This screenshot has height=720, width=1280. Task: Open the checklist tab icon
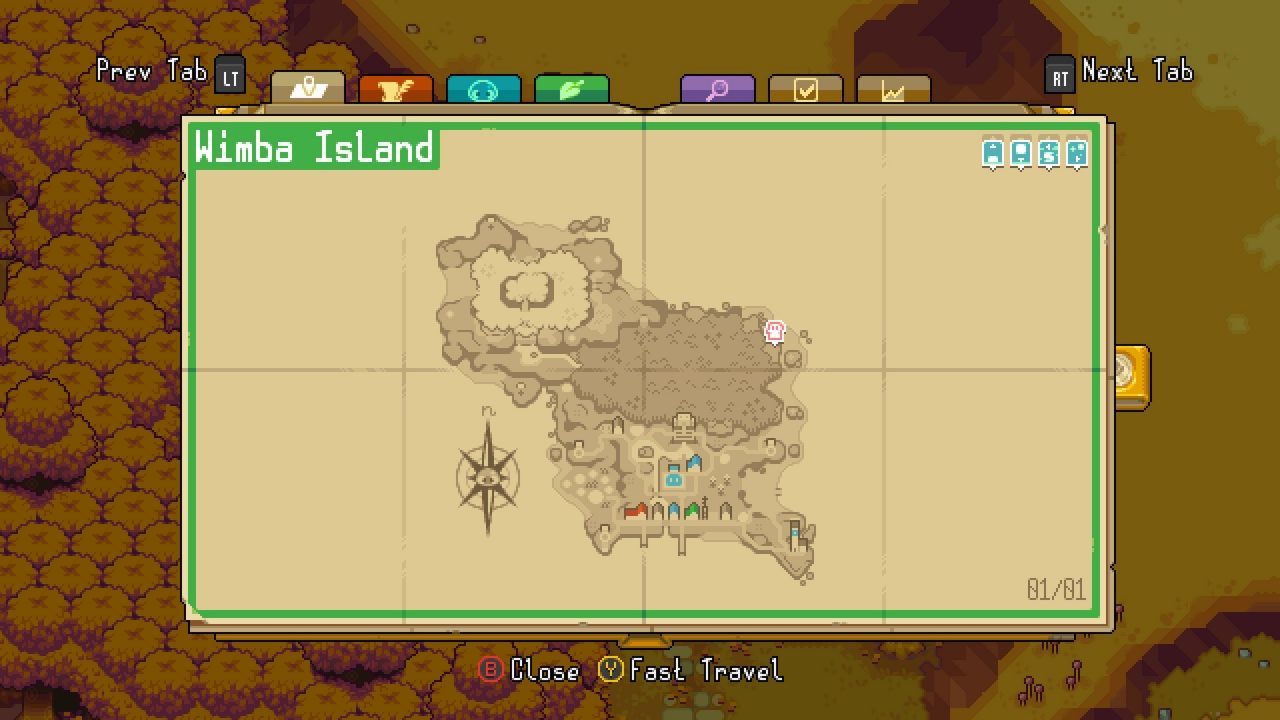pos(805,88)
